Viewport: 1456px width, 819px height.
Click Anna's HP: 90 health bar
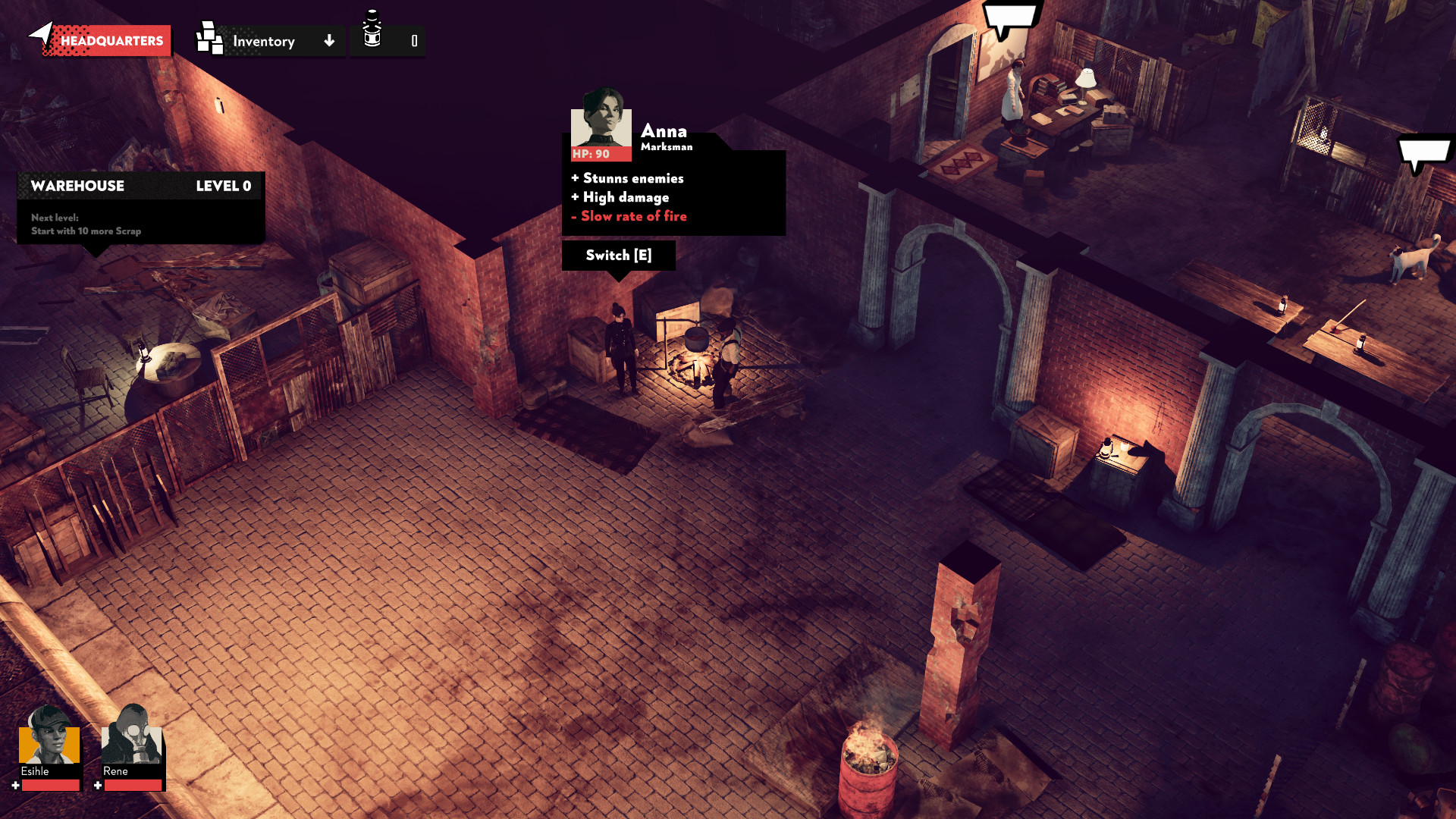tap(601, 154)
